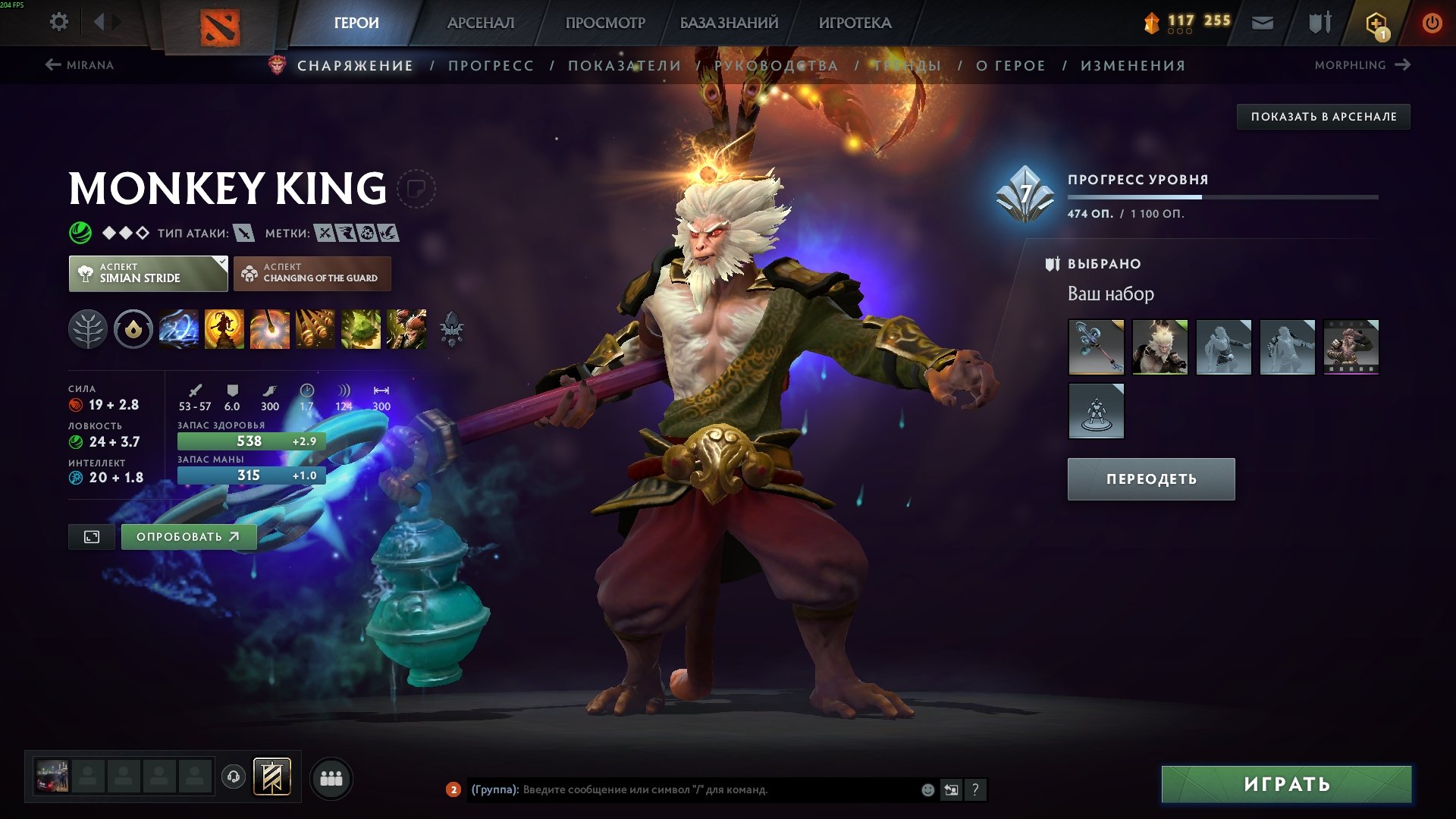Open the settings gear in top-left corner
This screenshot has width=1456, height=819.
tap(58, 22)
